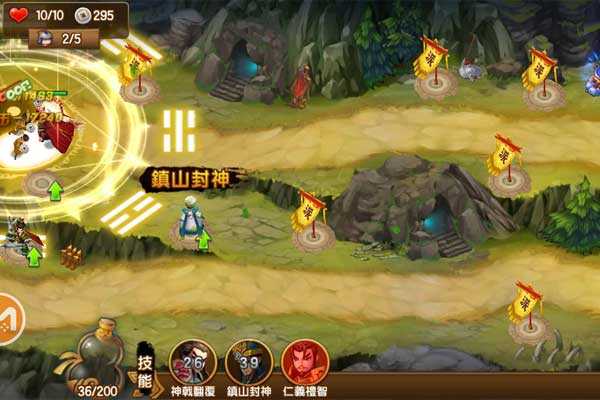Image resolution: width=600 pixels, height=400 pixels.
Task: Activate the 鎮山封神 skill icon
Action: [x=249, y=361]
